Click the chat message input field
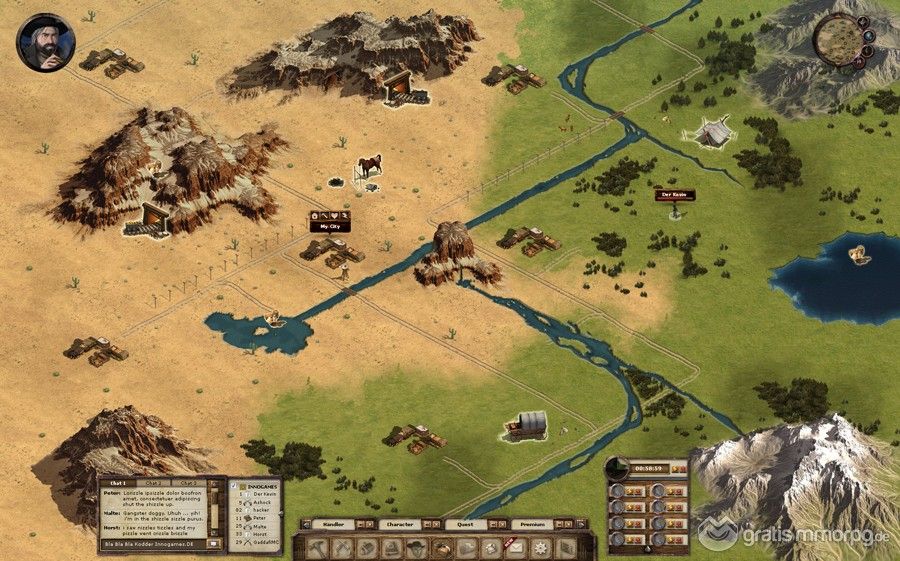Viewport: 900px width, 561px height. point(152,543)
